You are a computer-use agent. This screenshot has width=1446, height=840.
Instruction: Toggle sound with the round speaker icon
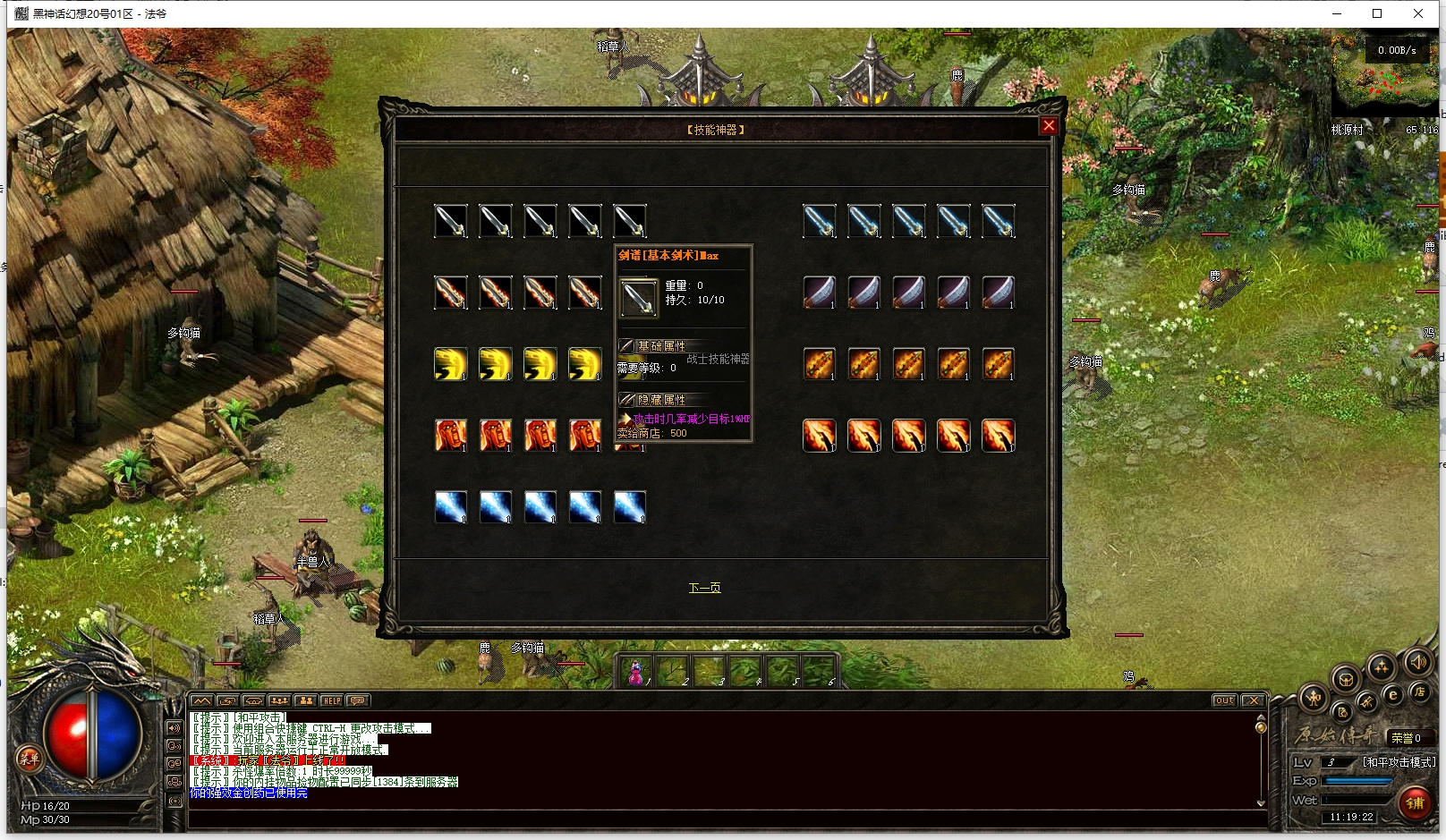click(1417, 663)
